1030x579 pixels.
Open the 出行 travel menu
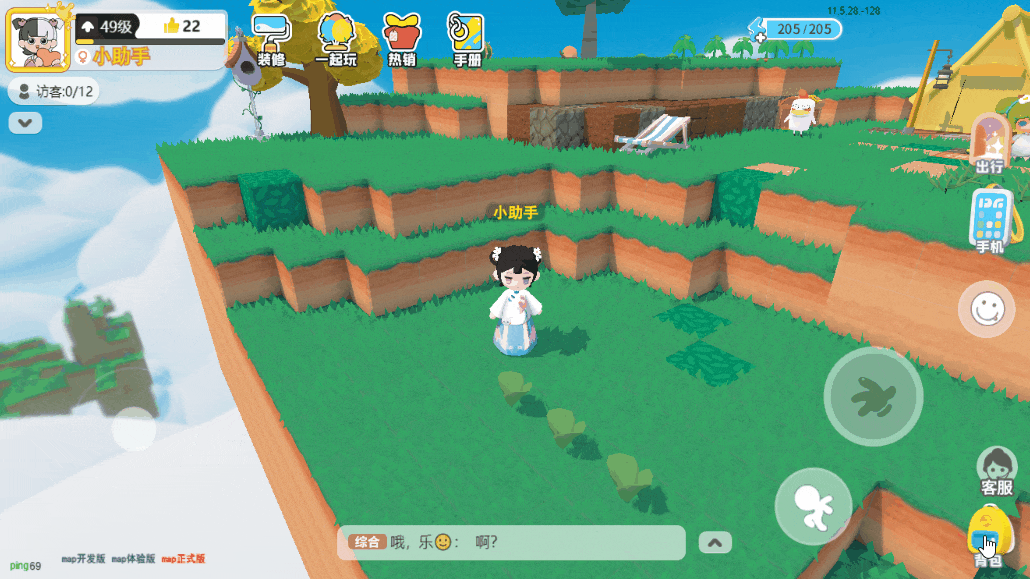click(x=990, y=145)
